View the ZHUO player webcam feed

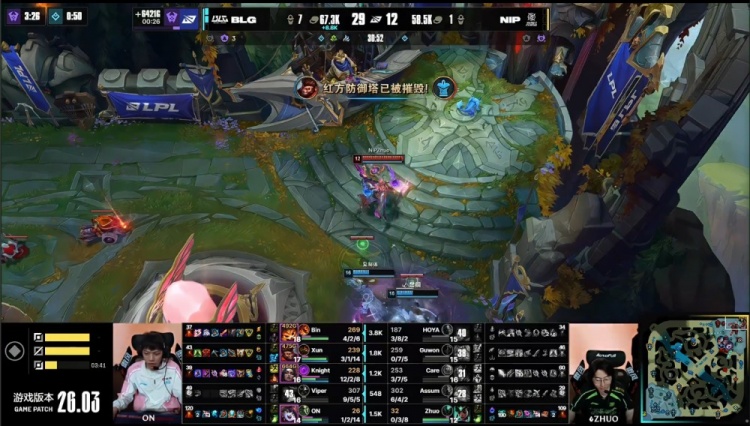click(x=604, y=371)
